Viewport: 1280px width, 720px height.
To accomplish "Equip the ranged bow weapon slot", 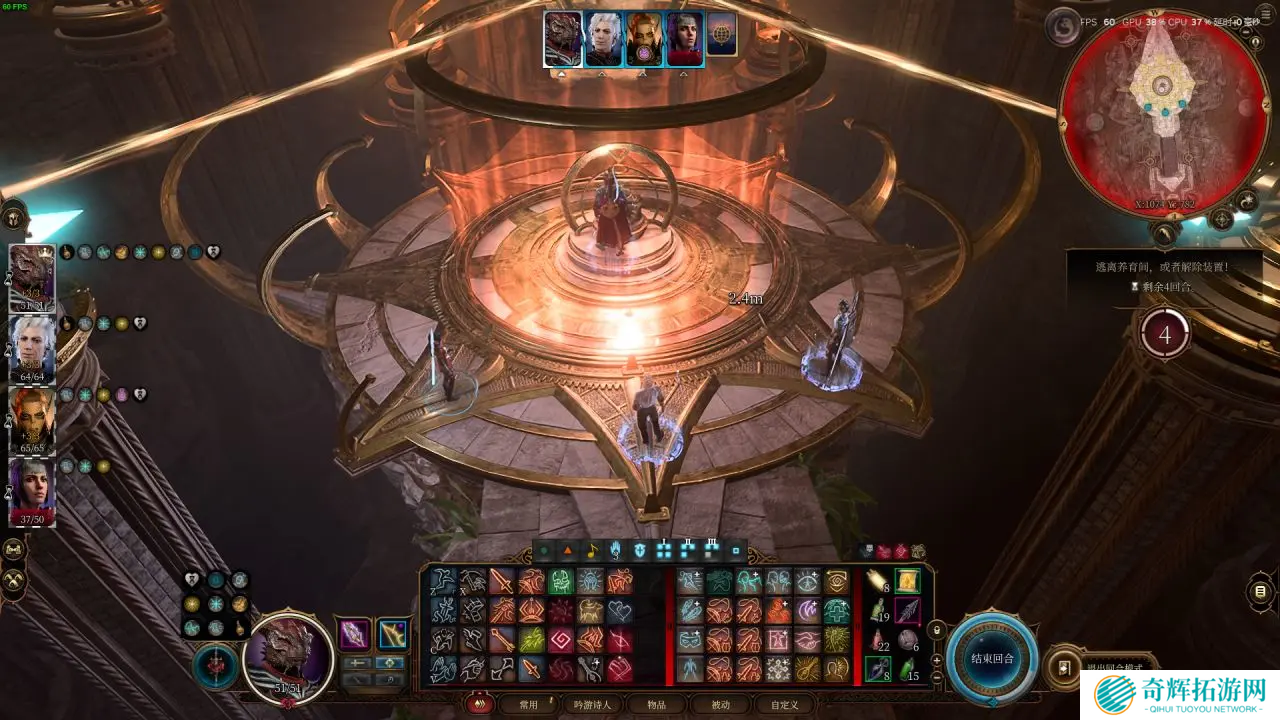I will 393,634.
